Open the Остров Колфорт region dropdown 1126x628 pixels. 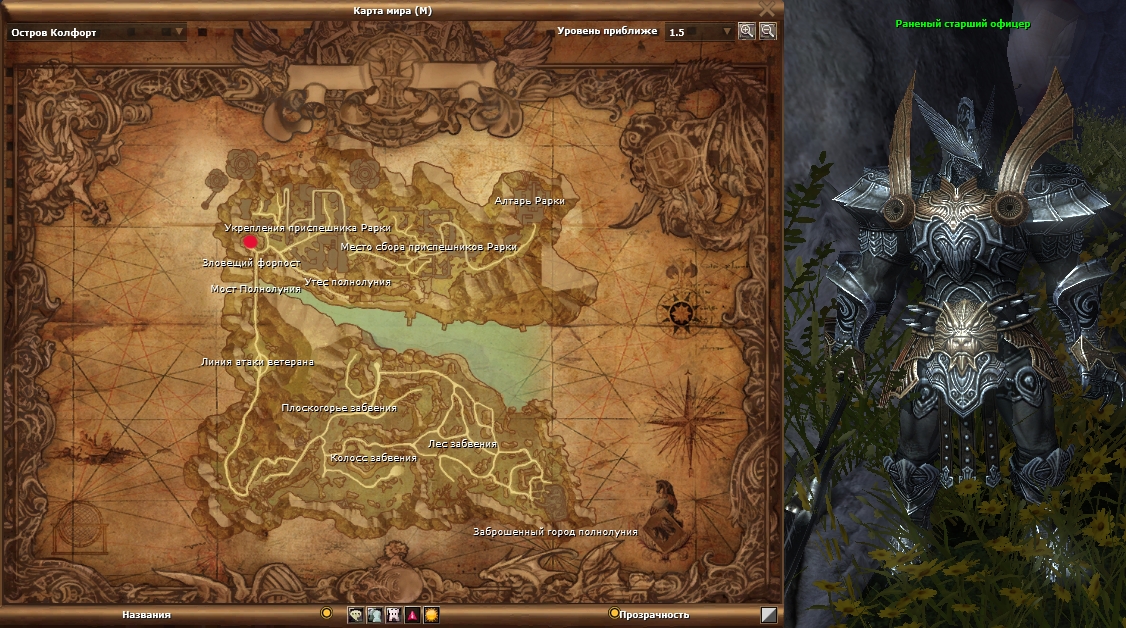point(97,32)
